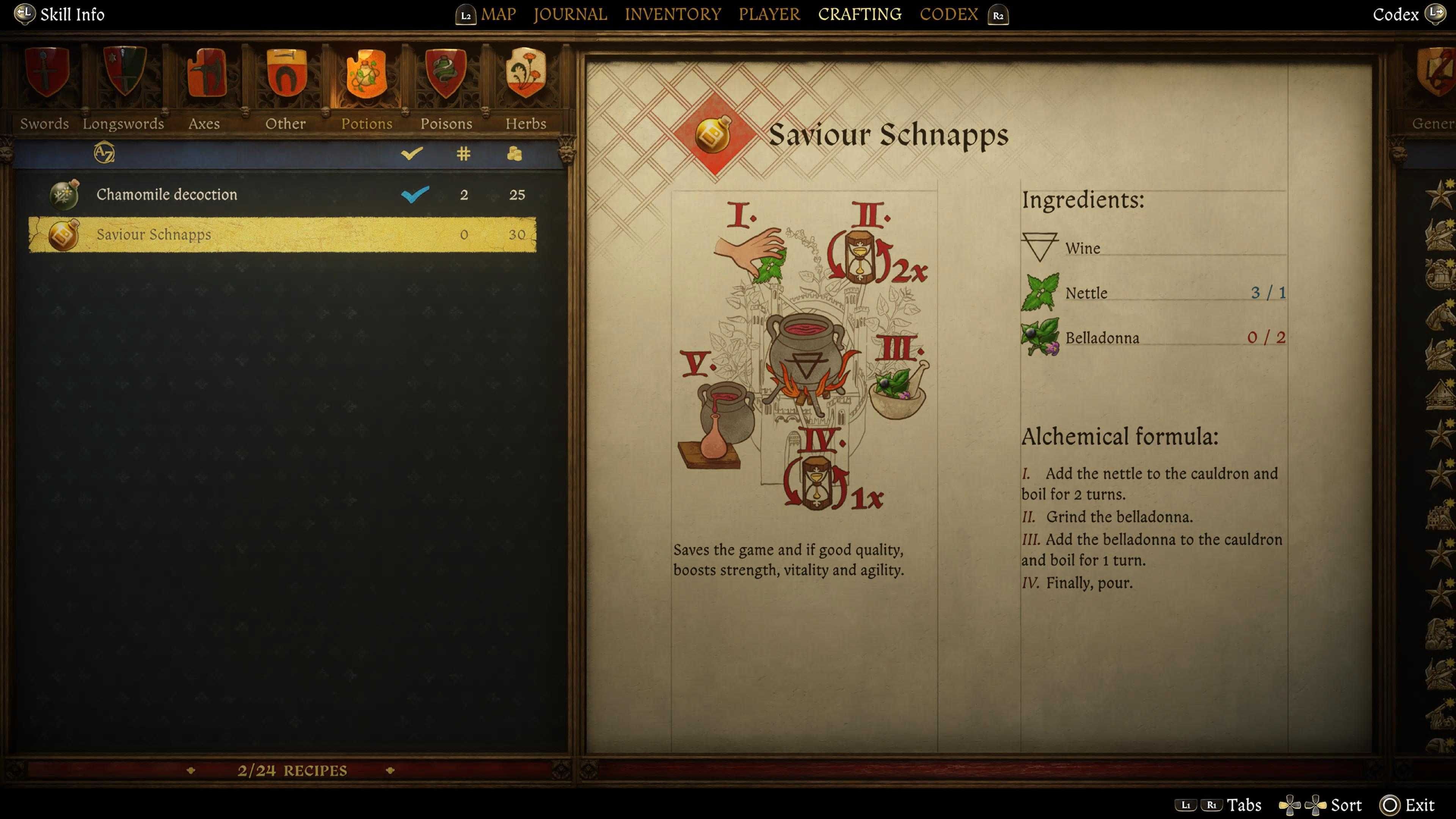Choose the Saviour Schnapps recipe row
This screenshot has height=819, width=1456.
coord(282,235)
